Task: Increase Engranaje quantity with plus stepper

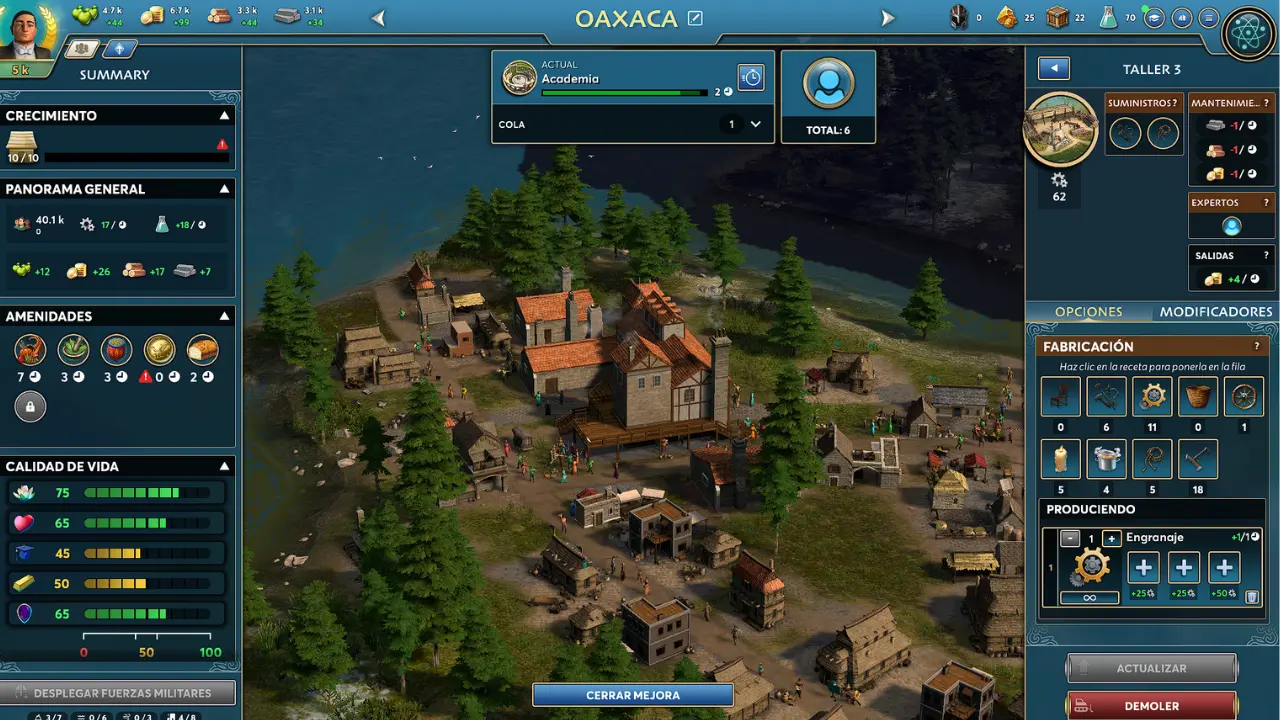Action: pyautogui.click(x=1111, y=538)
